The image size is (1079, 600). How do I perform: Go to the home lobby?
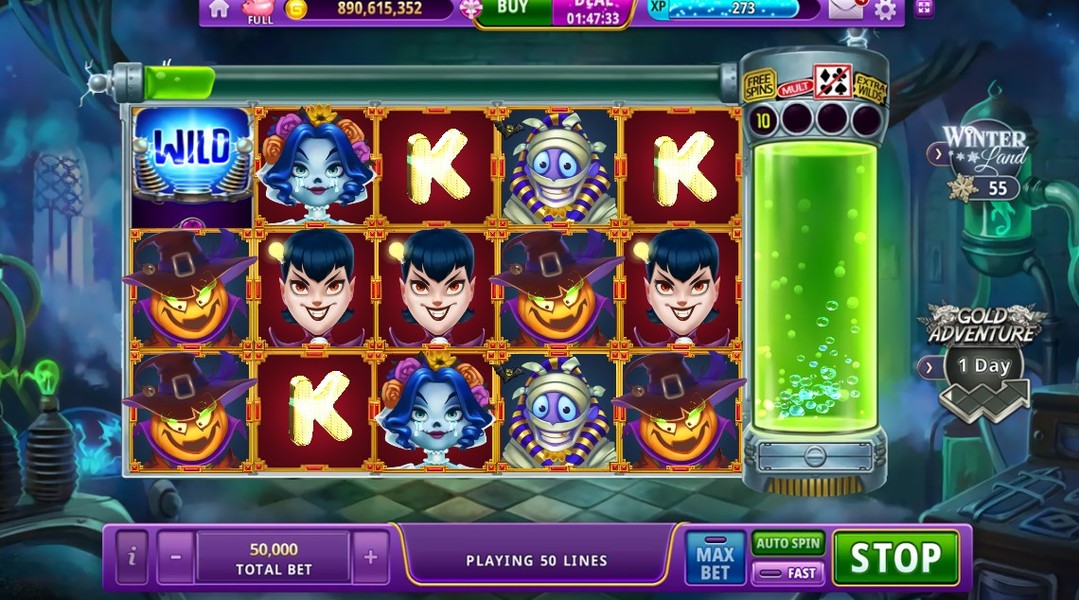click(x=219, y=9)
